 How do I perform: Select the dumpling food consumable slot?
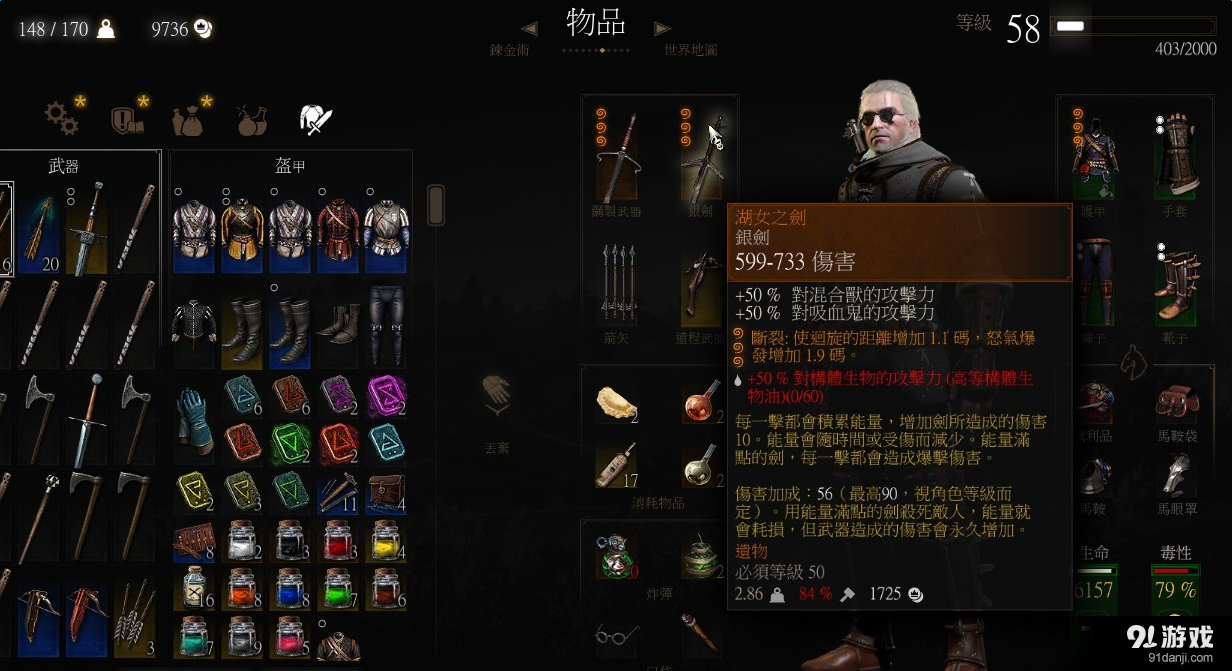pyautogui.click(x=617, y=403)
